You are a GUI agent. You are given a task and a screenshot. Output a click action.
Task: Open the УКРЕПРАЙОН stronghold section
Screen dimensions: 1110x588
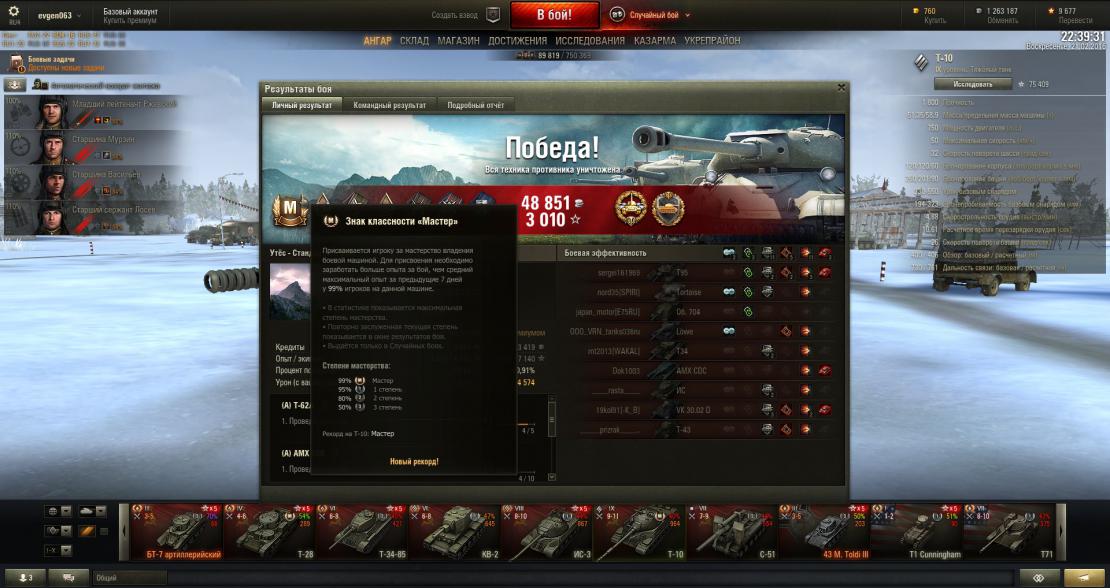click(713, 41)
